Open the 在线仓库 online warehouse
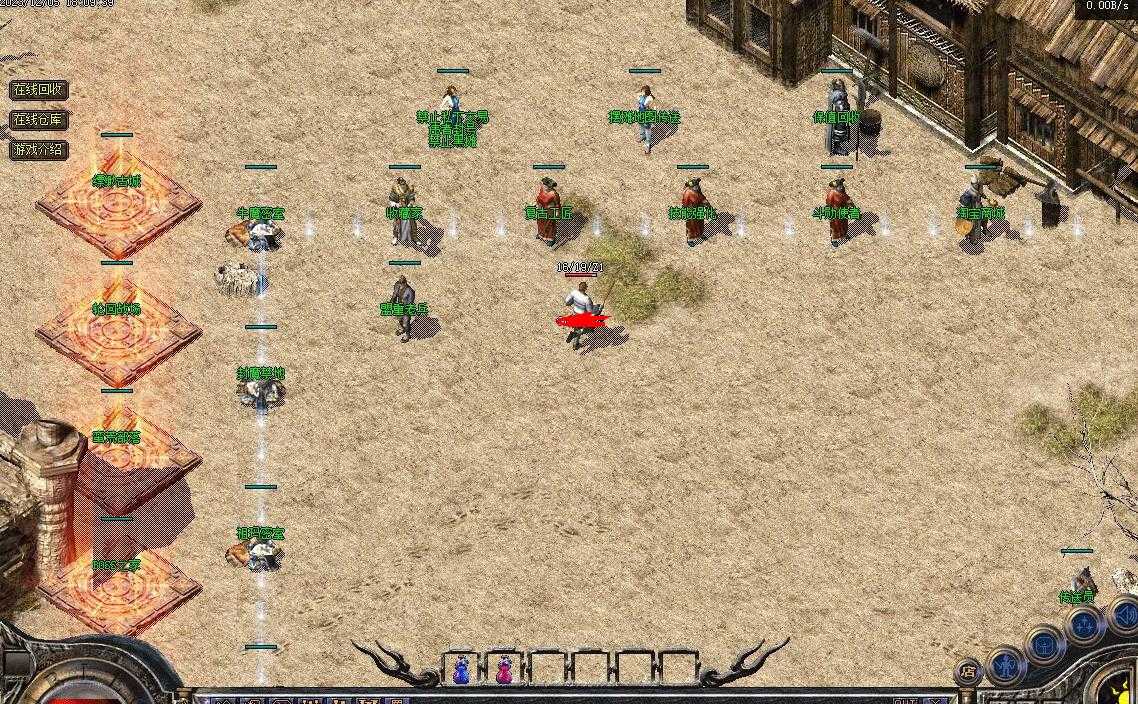This screenshot has height=704, width=1138. [x=39, y=120]
